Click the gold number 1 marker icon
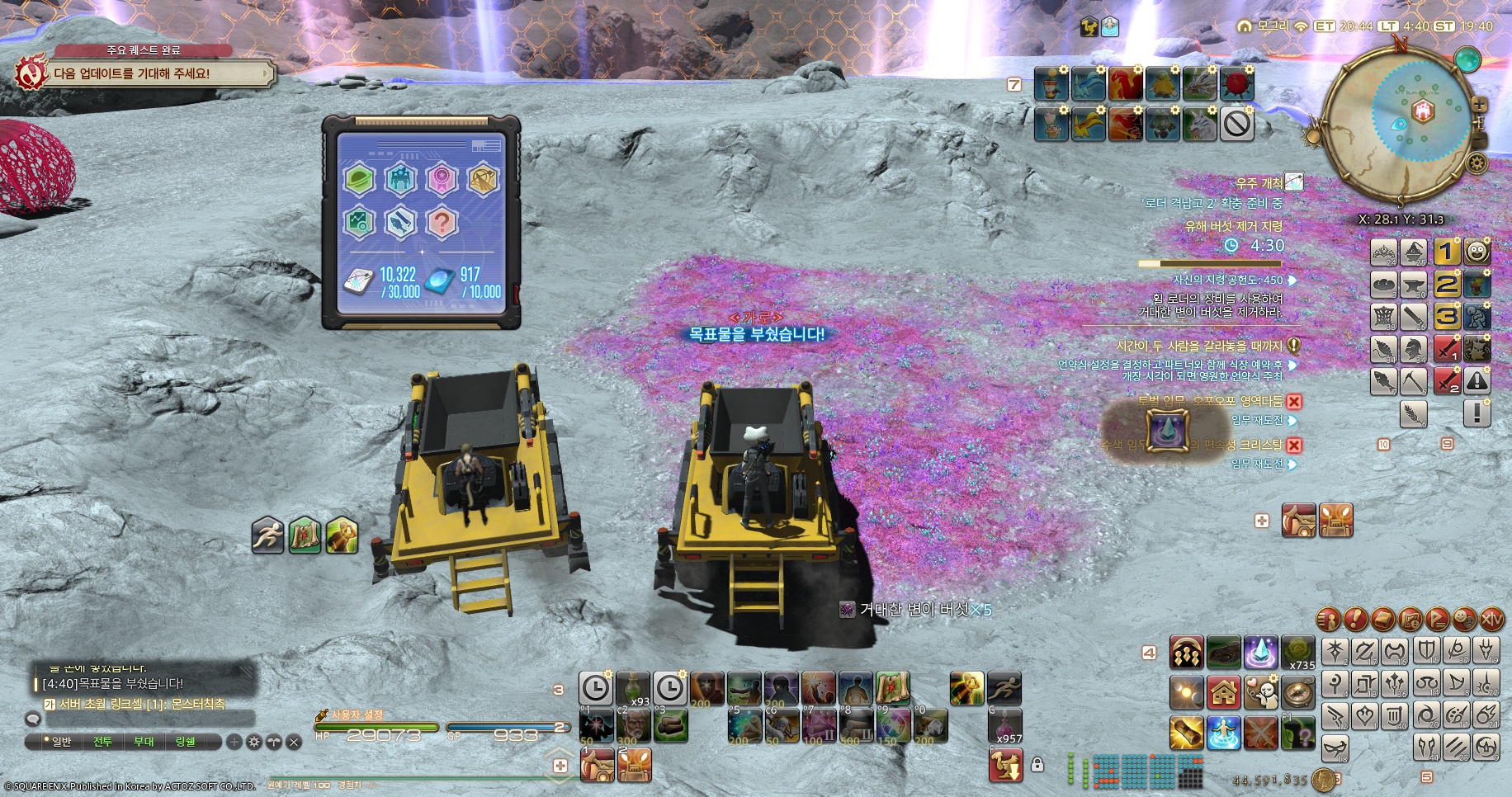 [x=1446, y=252]
